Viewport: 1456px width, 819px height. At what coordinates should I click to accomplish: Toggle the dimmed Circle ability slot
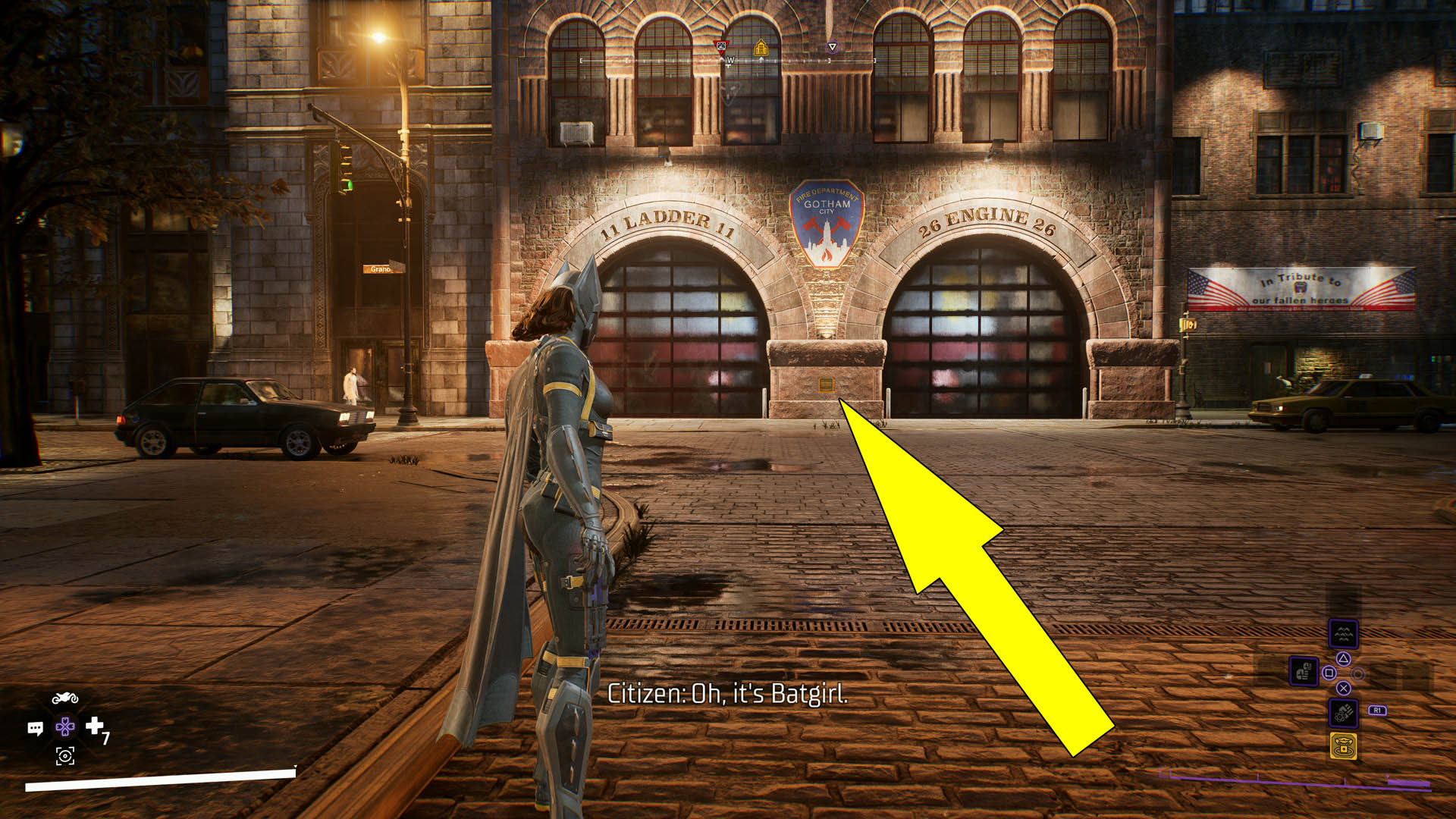point(1357,675)
